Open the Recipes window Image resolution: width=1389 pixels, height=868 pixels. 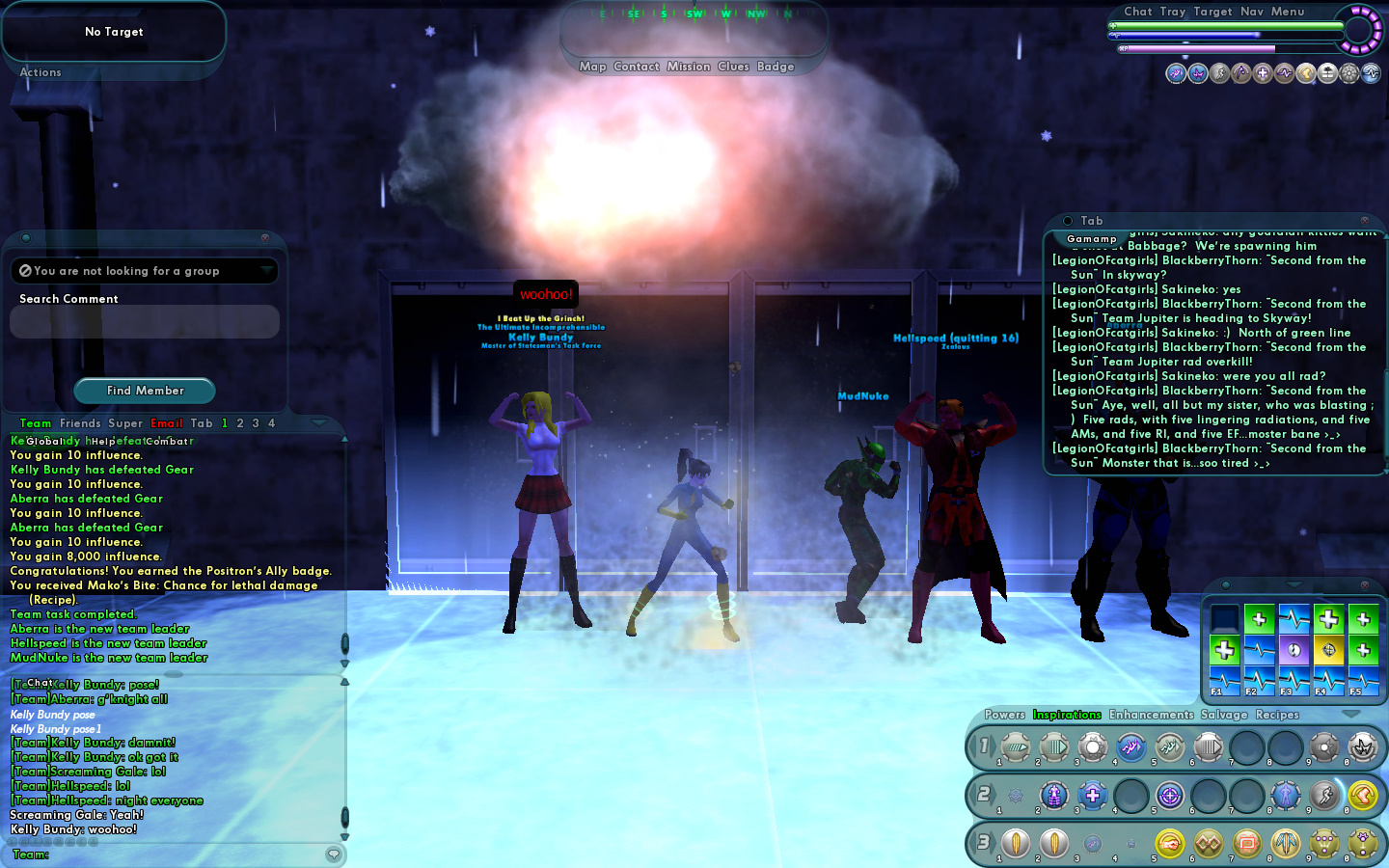tap(1277, 715)
